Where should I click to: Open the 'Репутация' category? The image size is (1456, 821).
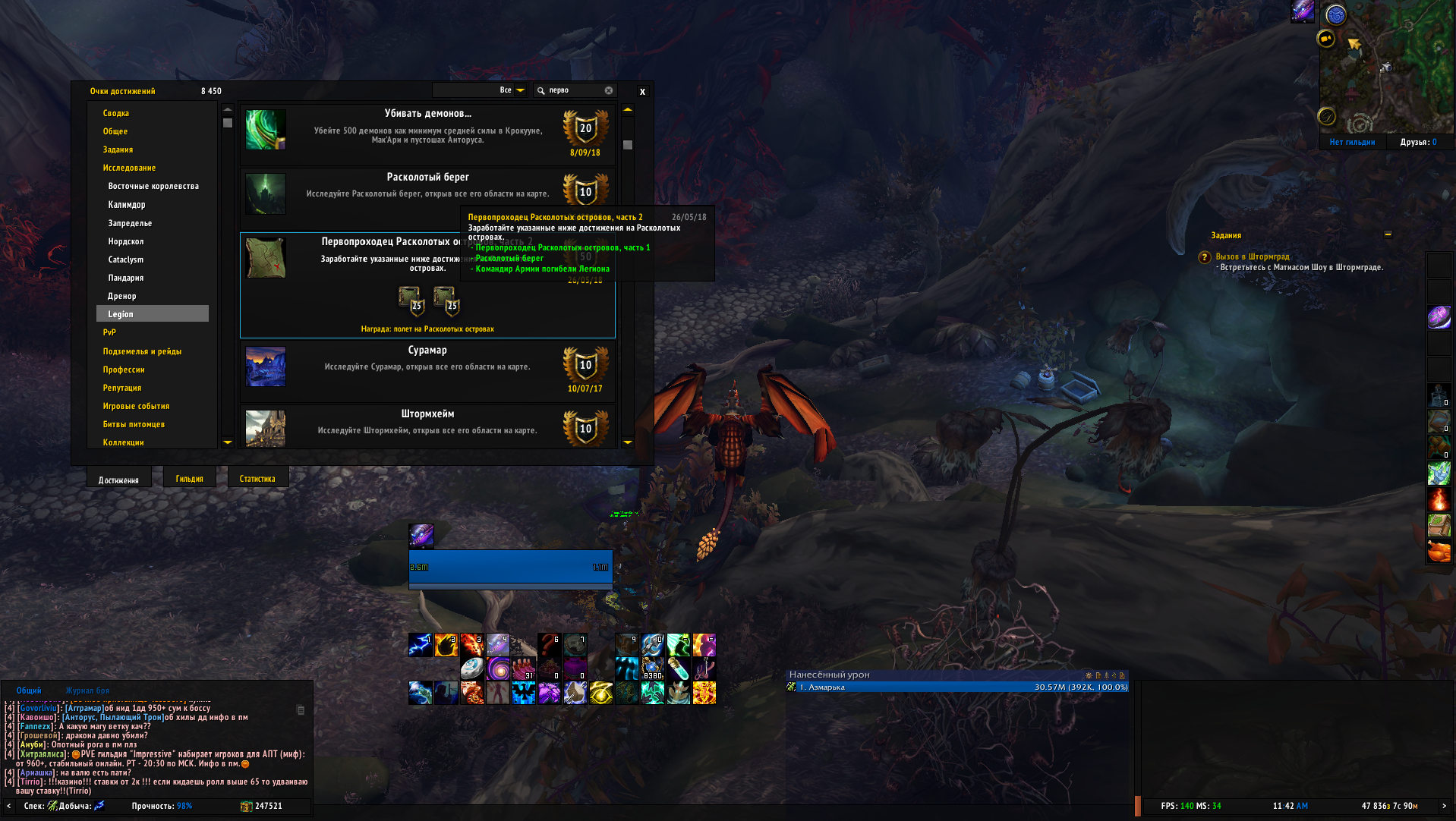point(122,388)
